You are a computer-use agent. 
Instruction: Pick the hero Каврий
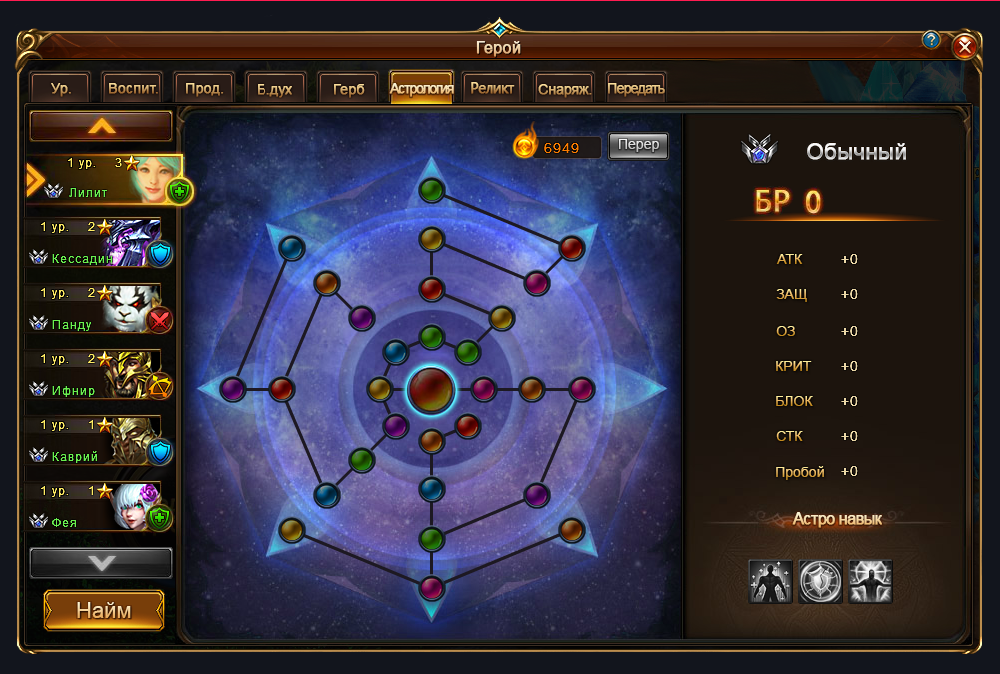95,441
